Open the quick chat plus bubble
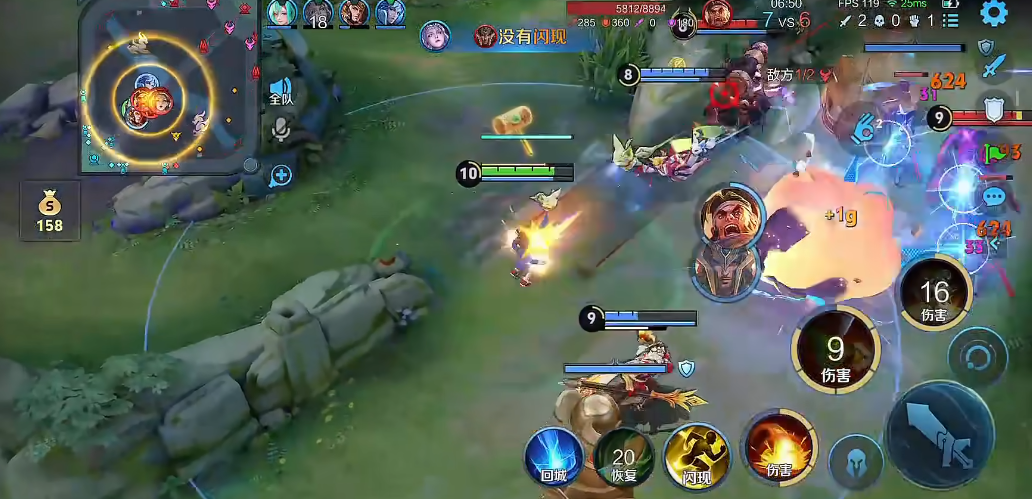The image size is (1032, 499). 281,176
